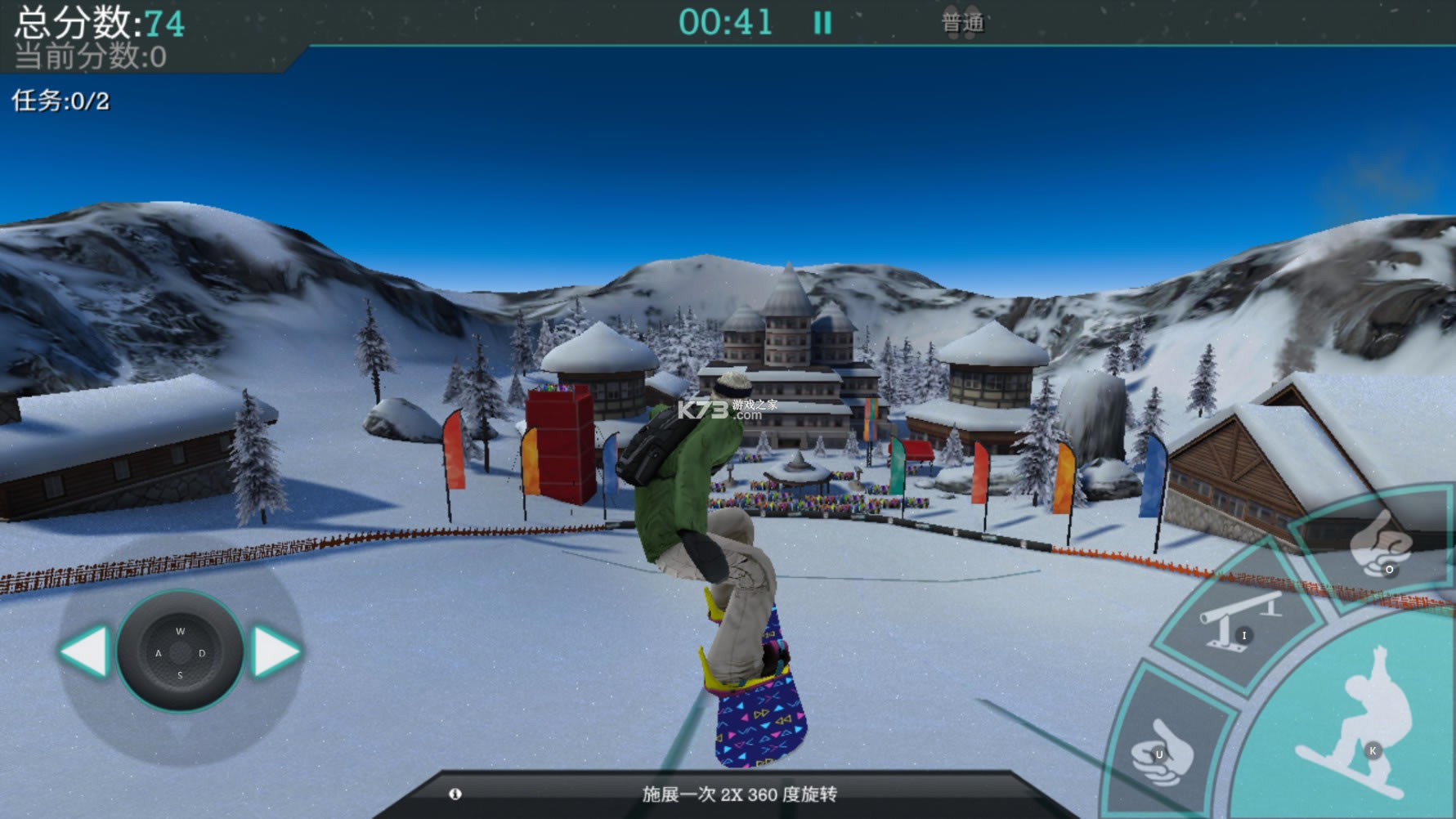
Task: Pause the game with the pause icon
Action: pyautogui.click(x=822, y=23)
